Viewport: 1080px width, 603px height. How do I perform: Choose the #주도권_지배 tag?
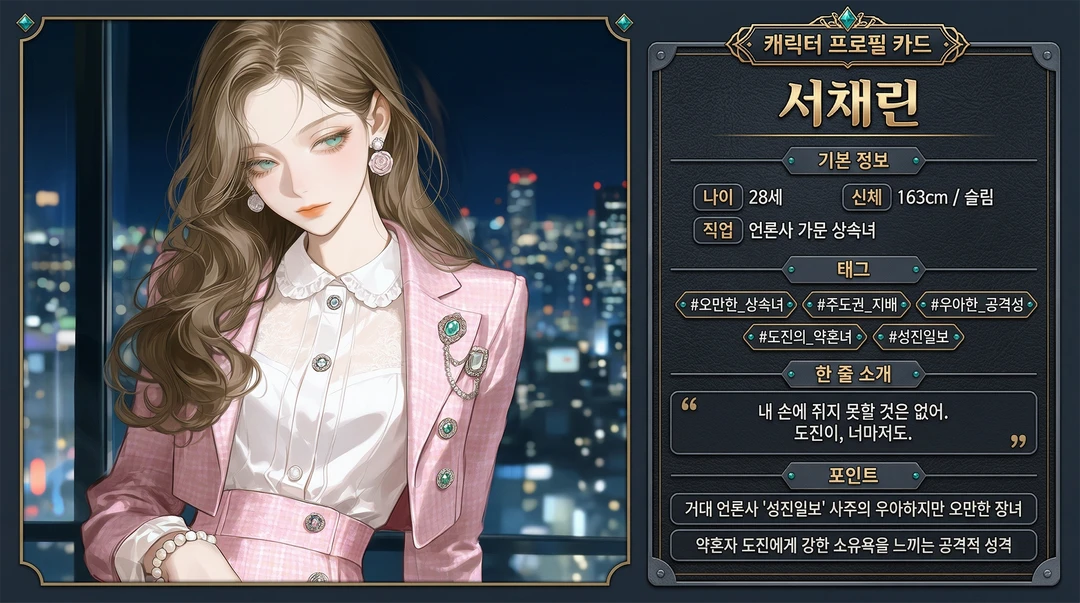857,305
